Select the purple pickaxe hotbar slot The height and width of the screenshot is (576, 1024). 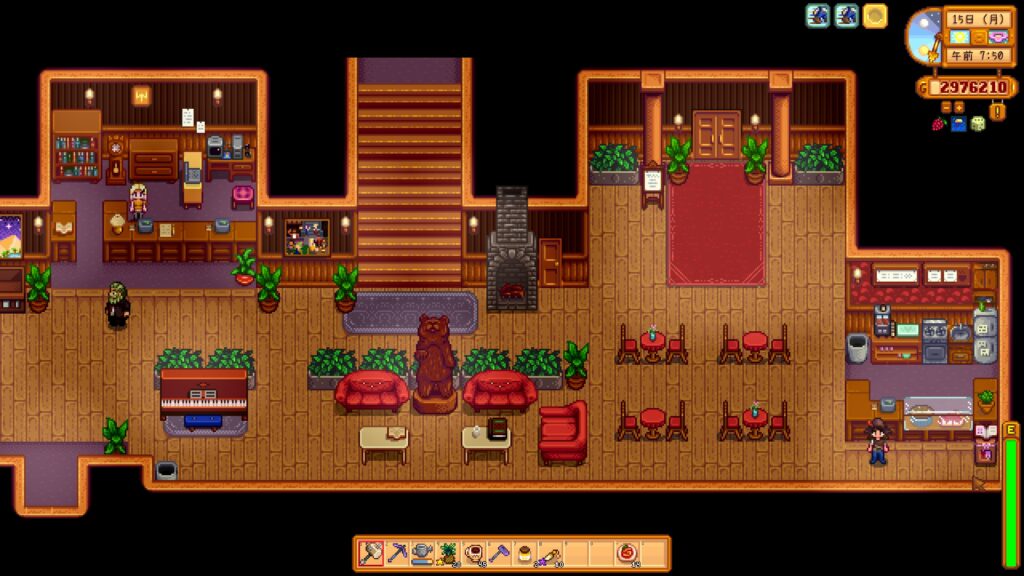pos(397,553)
